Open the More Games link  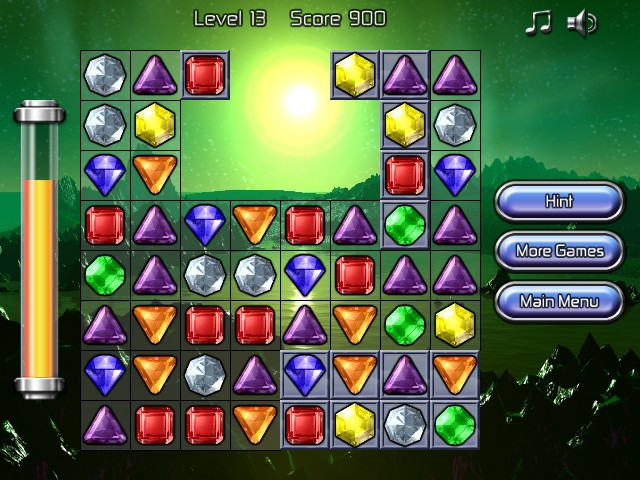[559, 251]
